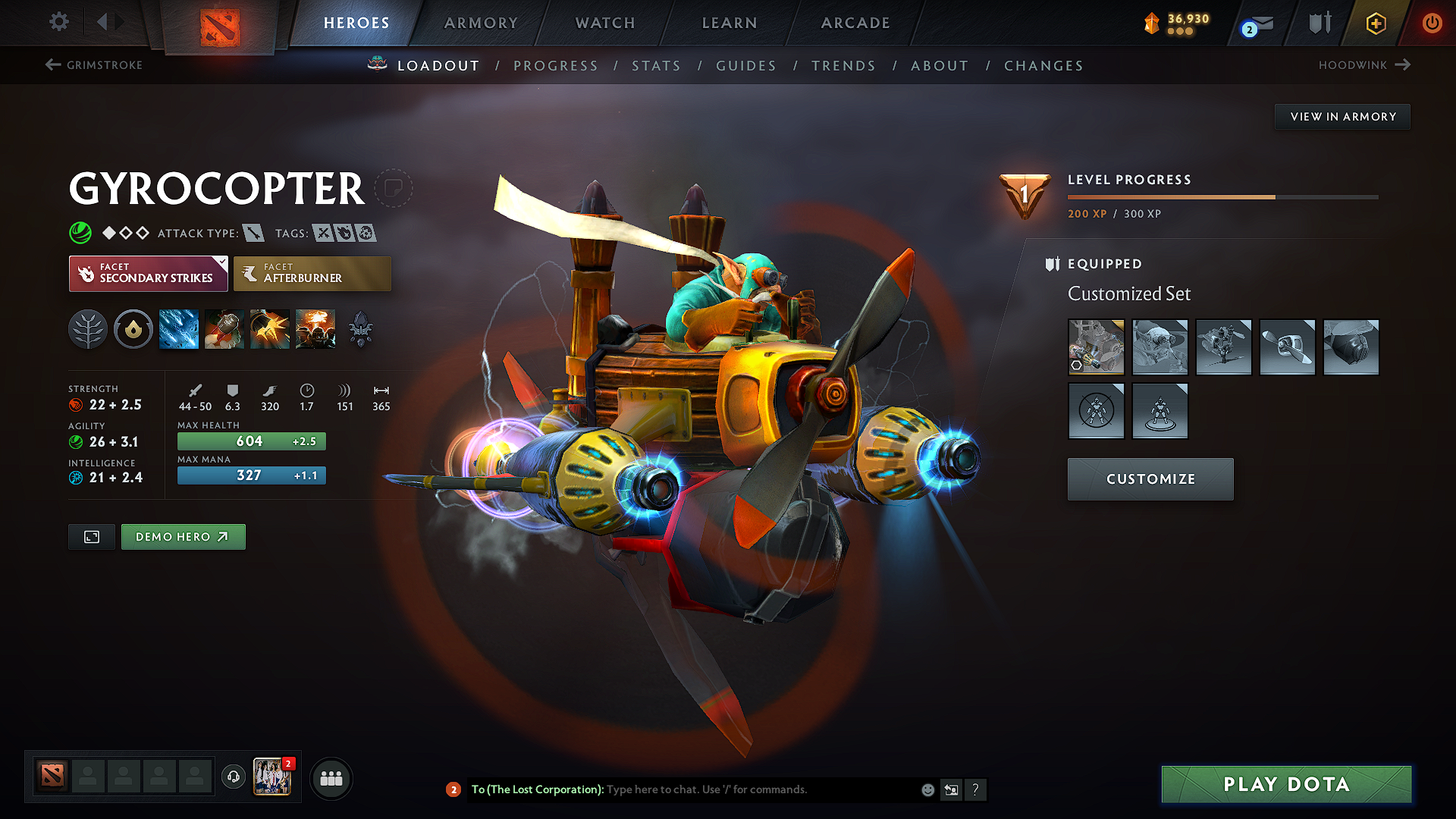
Task: Select the Rocket Barrage ability icon
Action: [x=178, y=328]
